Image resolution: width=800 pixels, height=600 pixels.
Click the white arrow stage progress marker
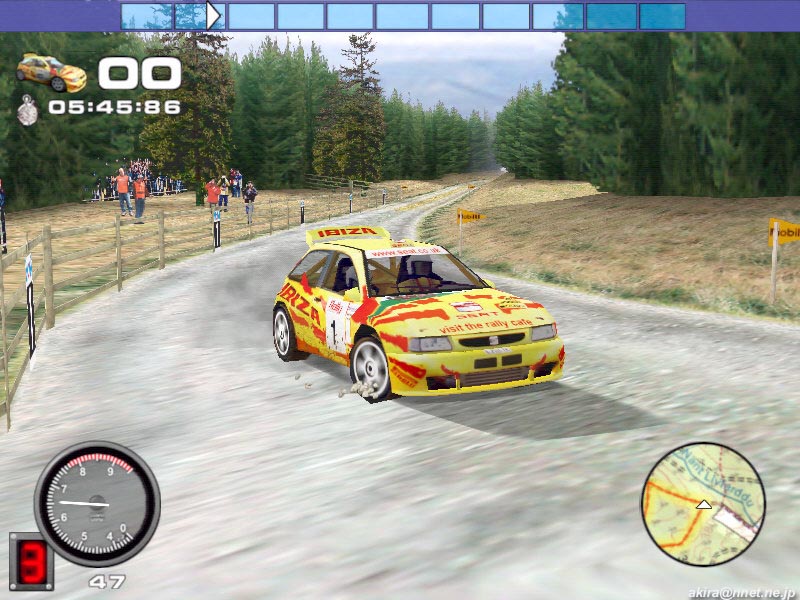click(213, 15)
